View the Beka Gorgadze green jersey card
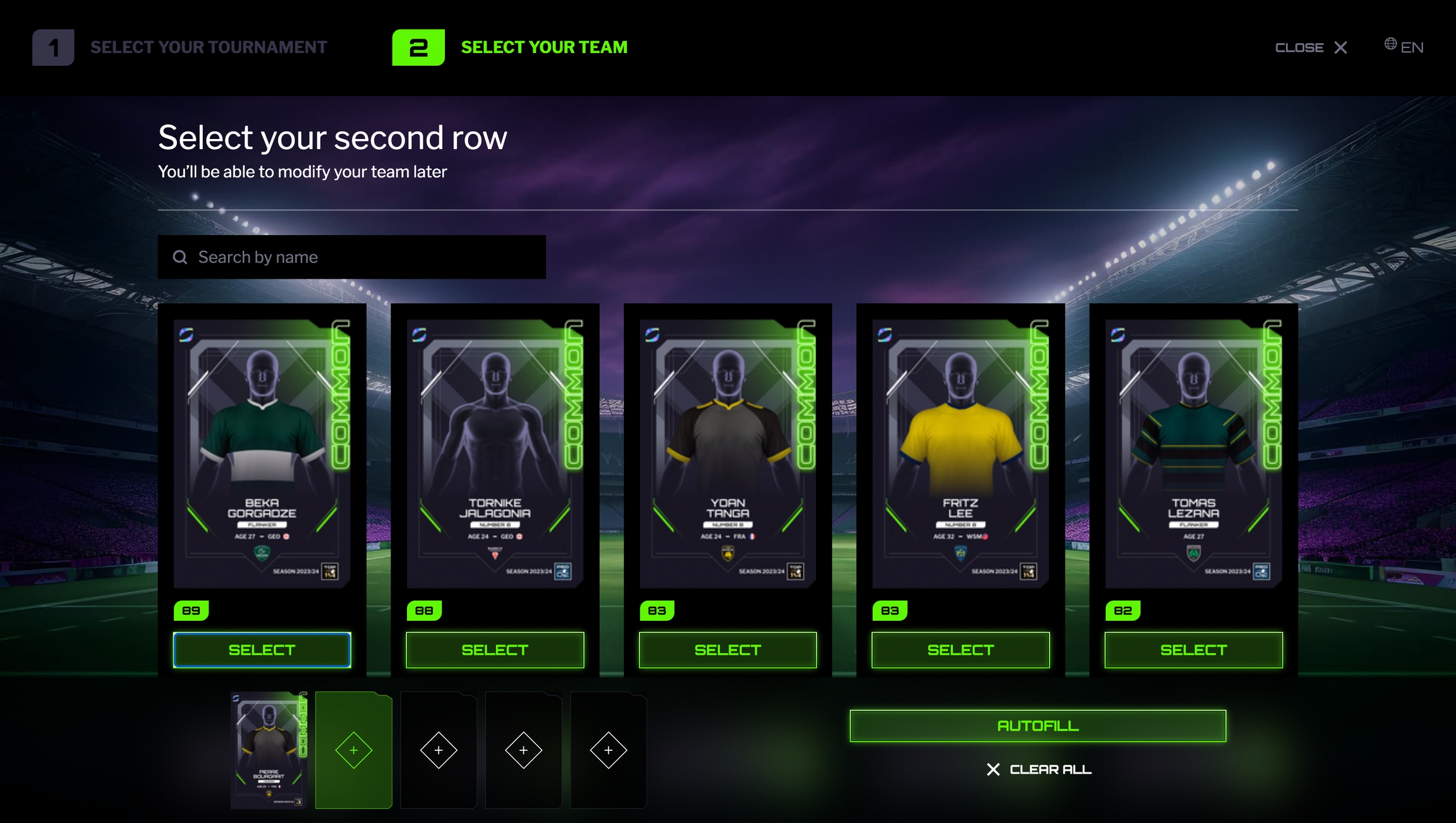Viewport: 1456px width, 823px height. coord(262,453)
